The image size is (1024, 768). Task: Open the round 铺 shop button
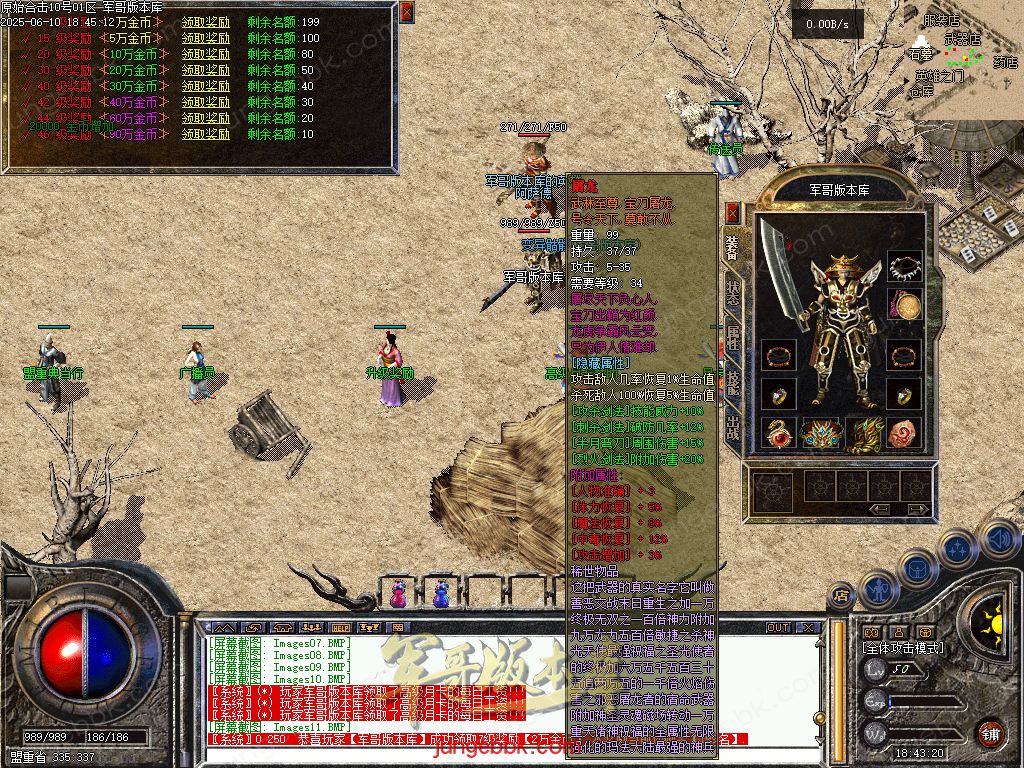[x=990, y=733]
